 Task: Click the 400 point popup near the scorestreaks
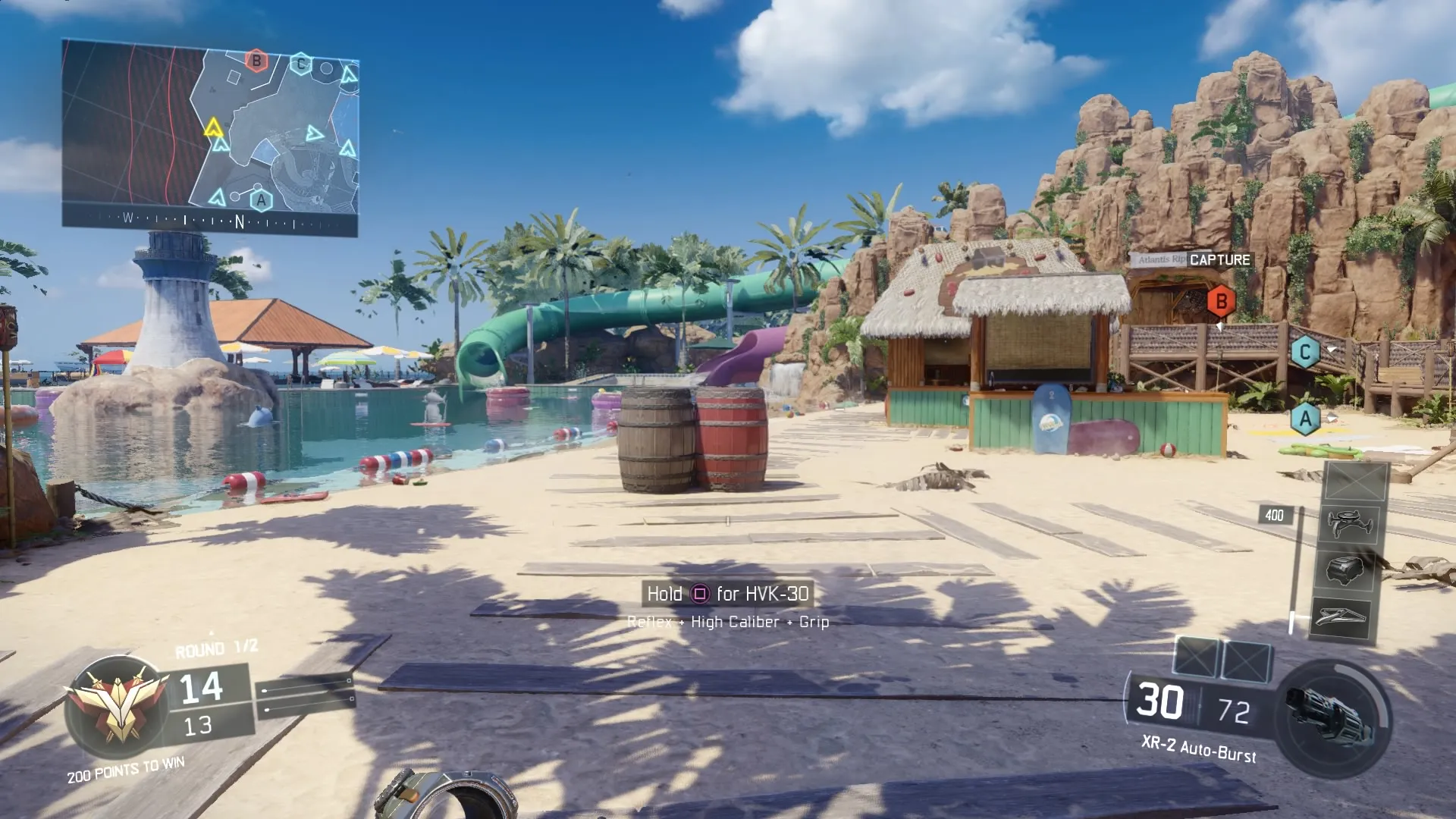coord(1278,516)
